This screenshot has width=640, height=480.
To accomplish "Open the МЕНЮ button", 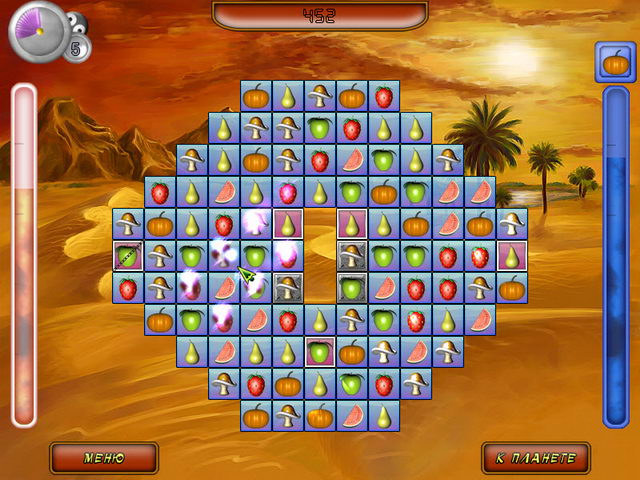I will [x=104, y=458].
